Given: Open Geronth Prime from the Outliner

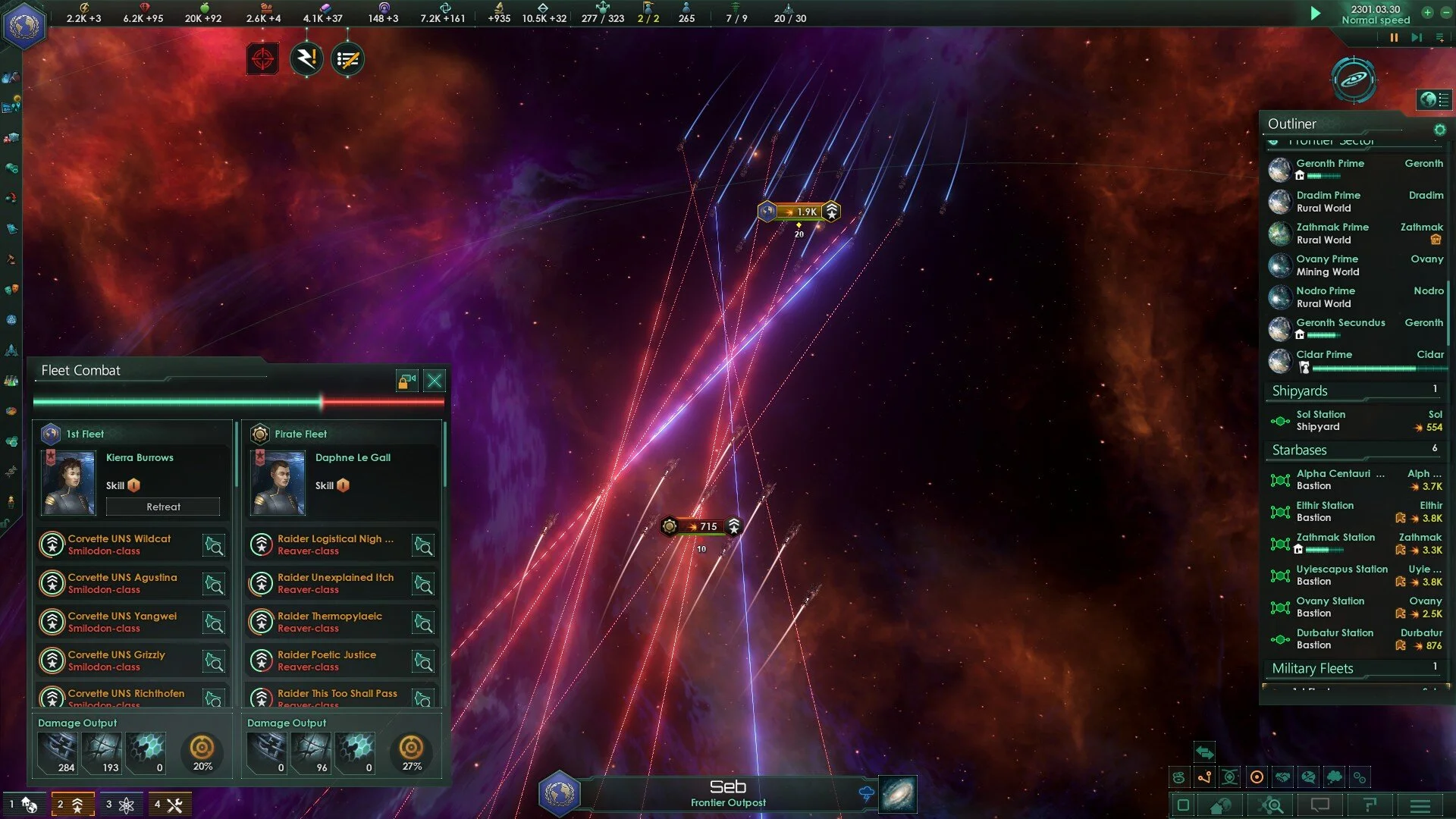Looking at the screenshot, I should [x=1330, y=164].
